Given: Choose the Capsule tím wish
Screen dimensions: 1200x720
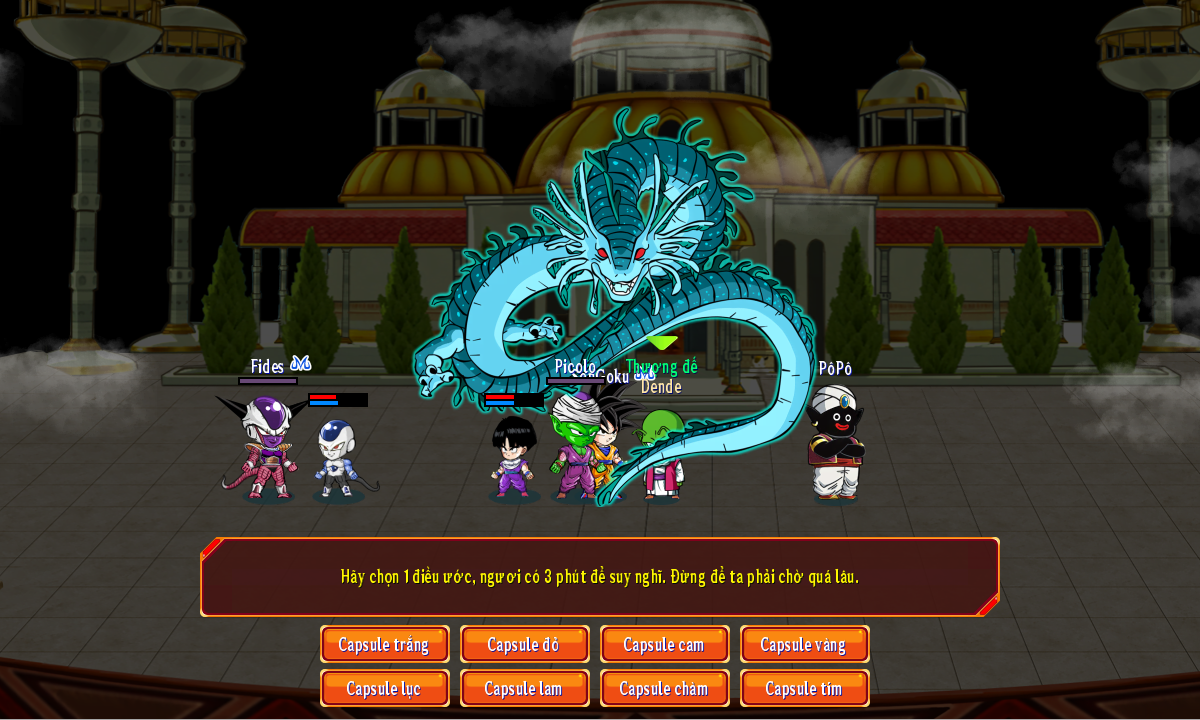Looking at the screenshot, I should point(804,688).
